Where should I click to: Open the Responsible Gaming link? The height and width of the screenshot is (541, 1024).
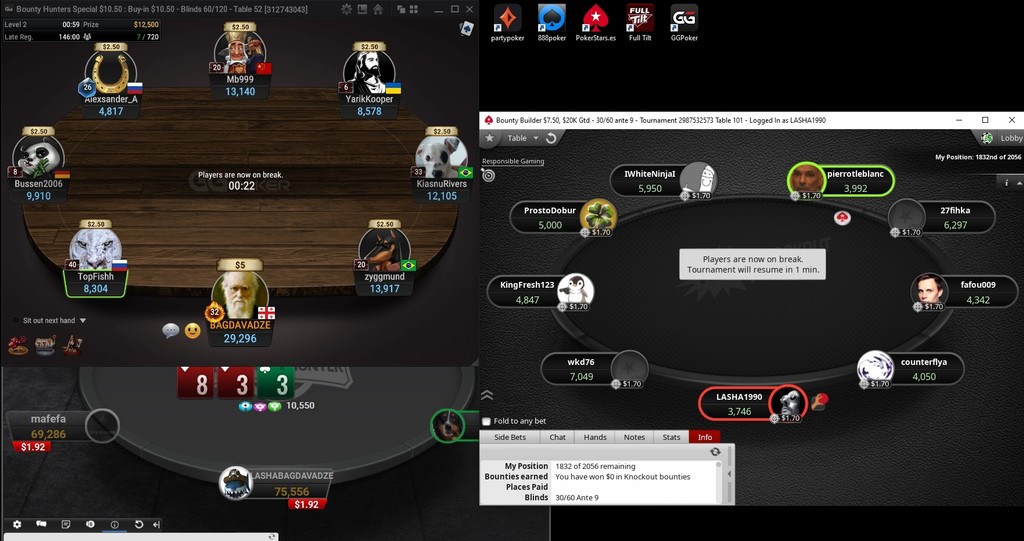click(513, 161)
